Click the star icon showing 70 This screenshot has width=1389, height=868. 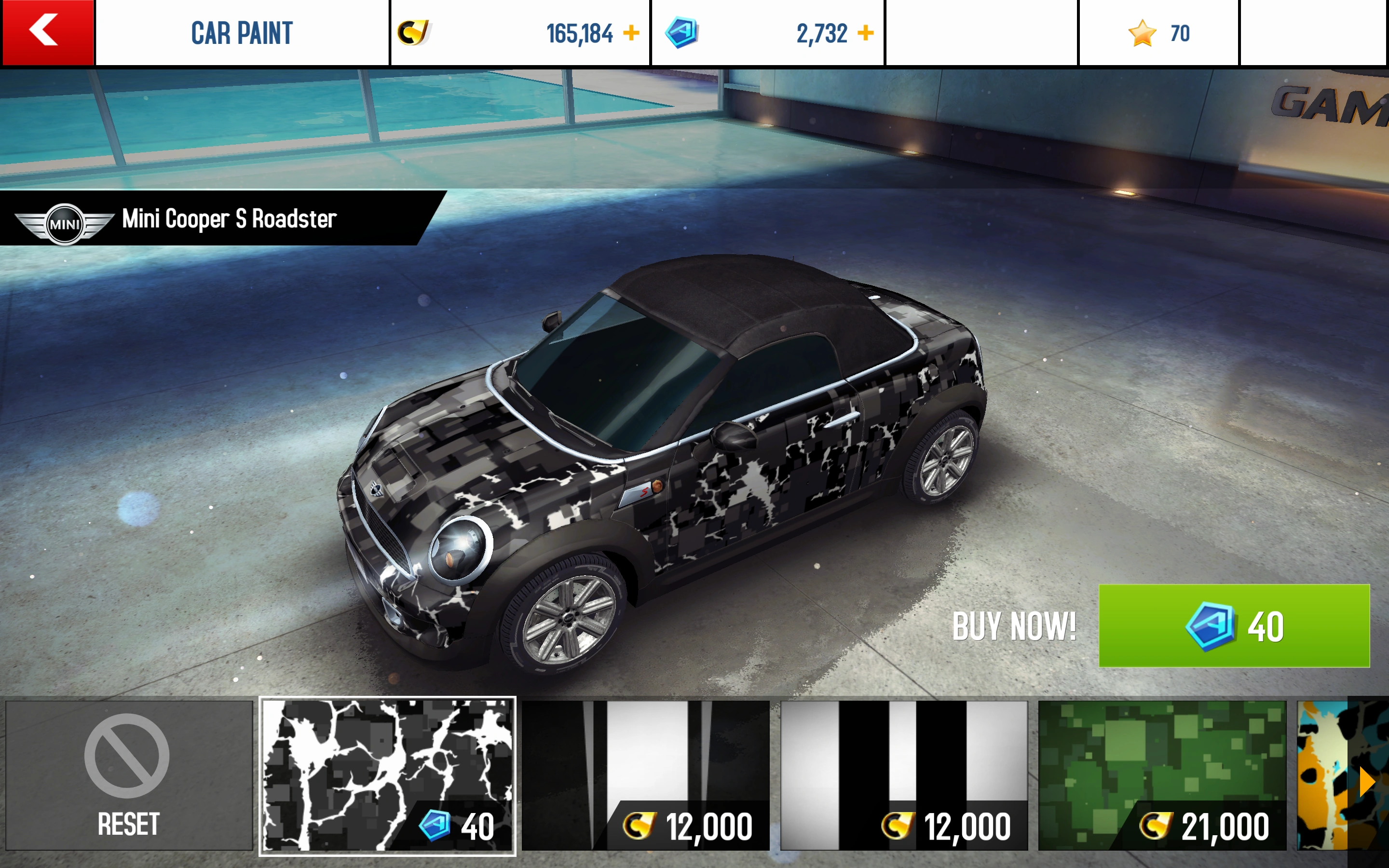(x=1142, y=33)
